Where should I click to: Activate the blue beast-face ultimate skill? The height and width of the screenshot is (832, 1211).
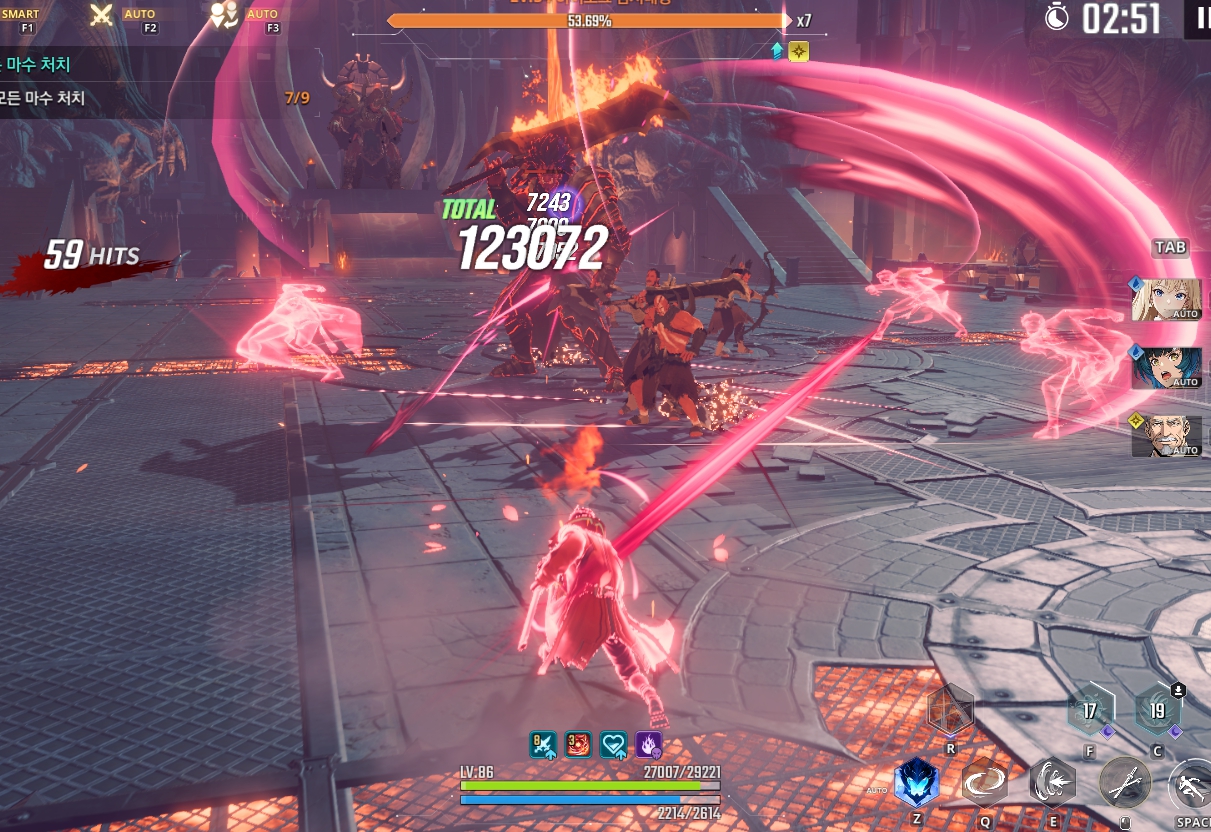pos(916,782)
